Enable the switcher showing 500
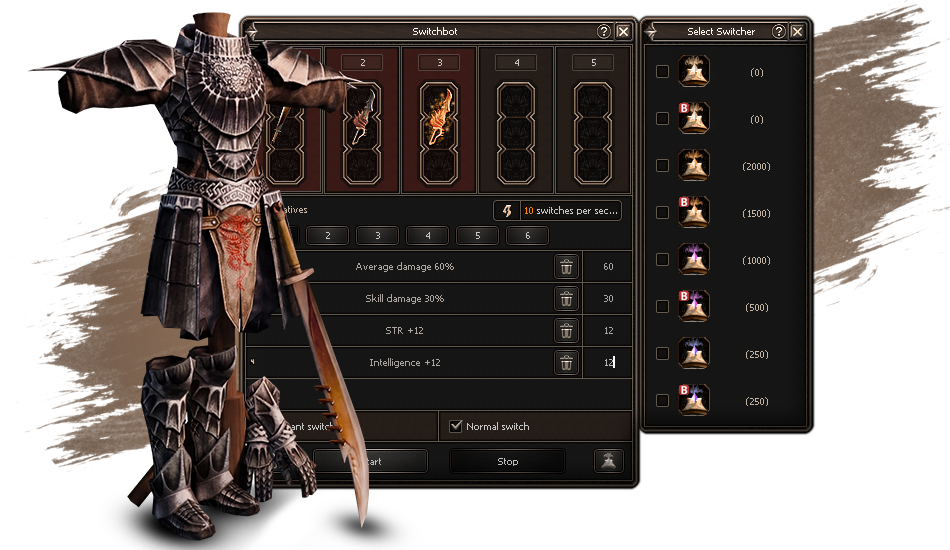The height and width of the screenshot is (550, 950). point(662,307)
